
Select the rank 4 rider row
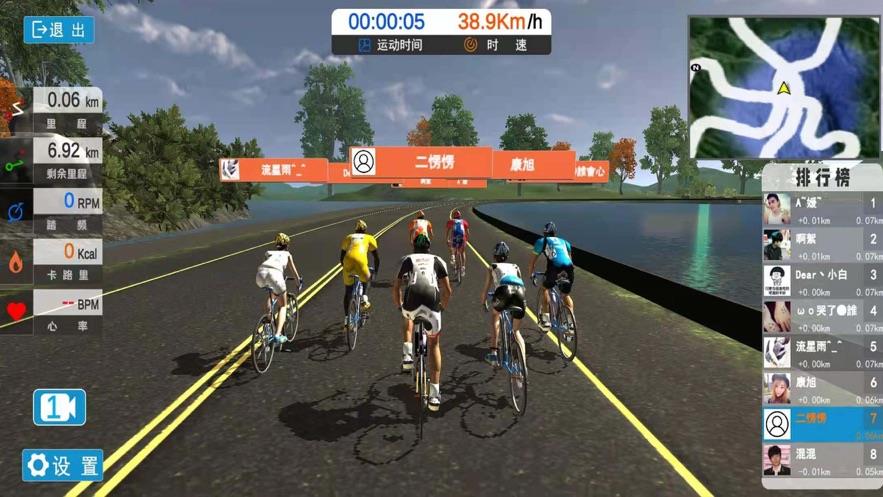(822, 317)
